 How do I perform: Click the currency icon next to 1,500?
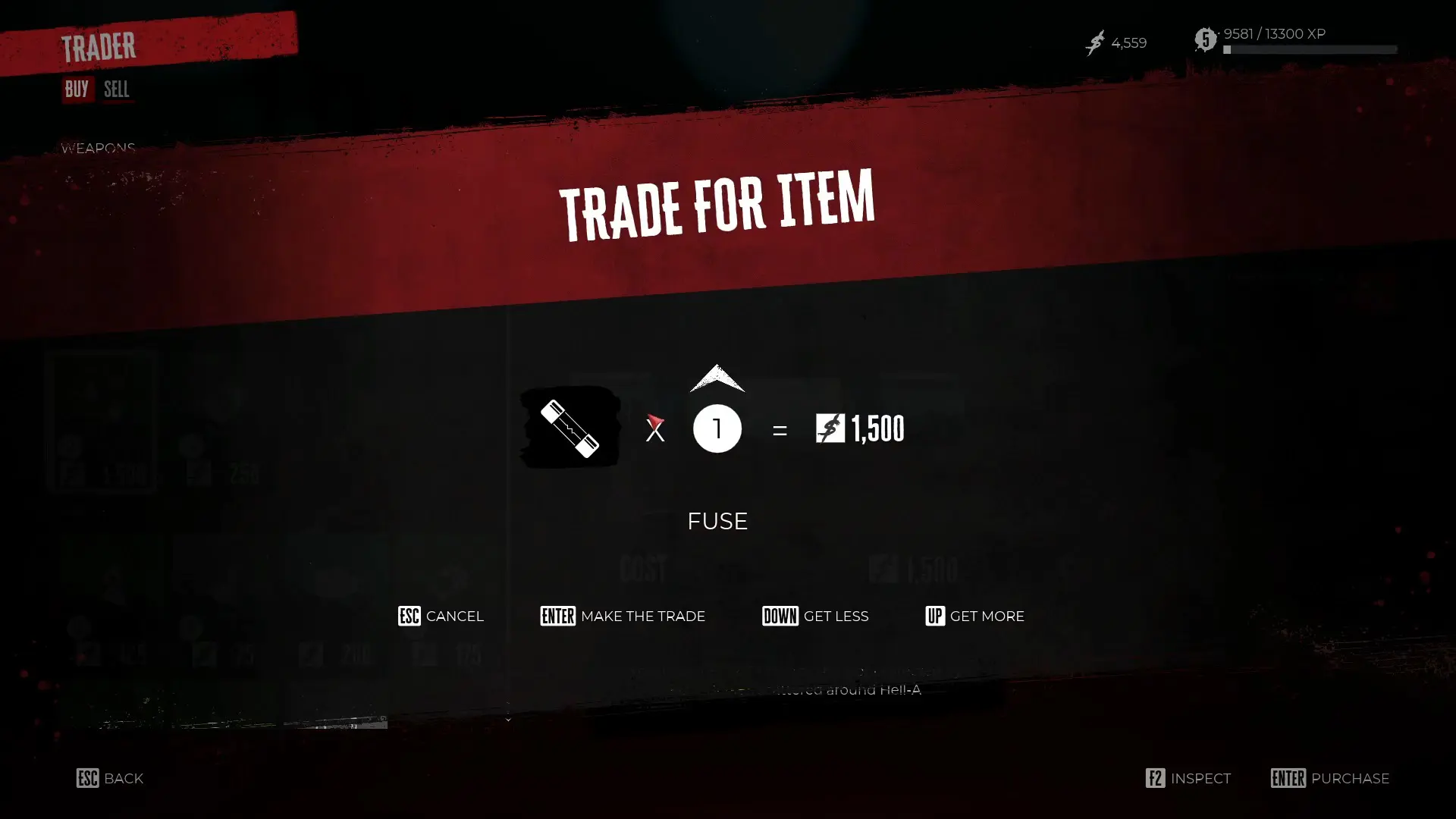coord(830,428)
